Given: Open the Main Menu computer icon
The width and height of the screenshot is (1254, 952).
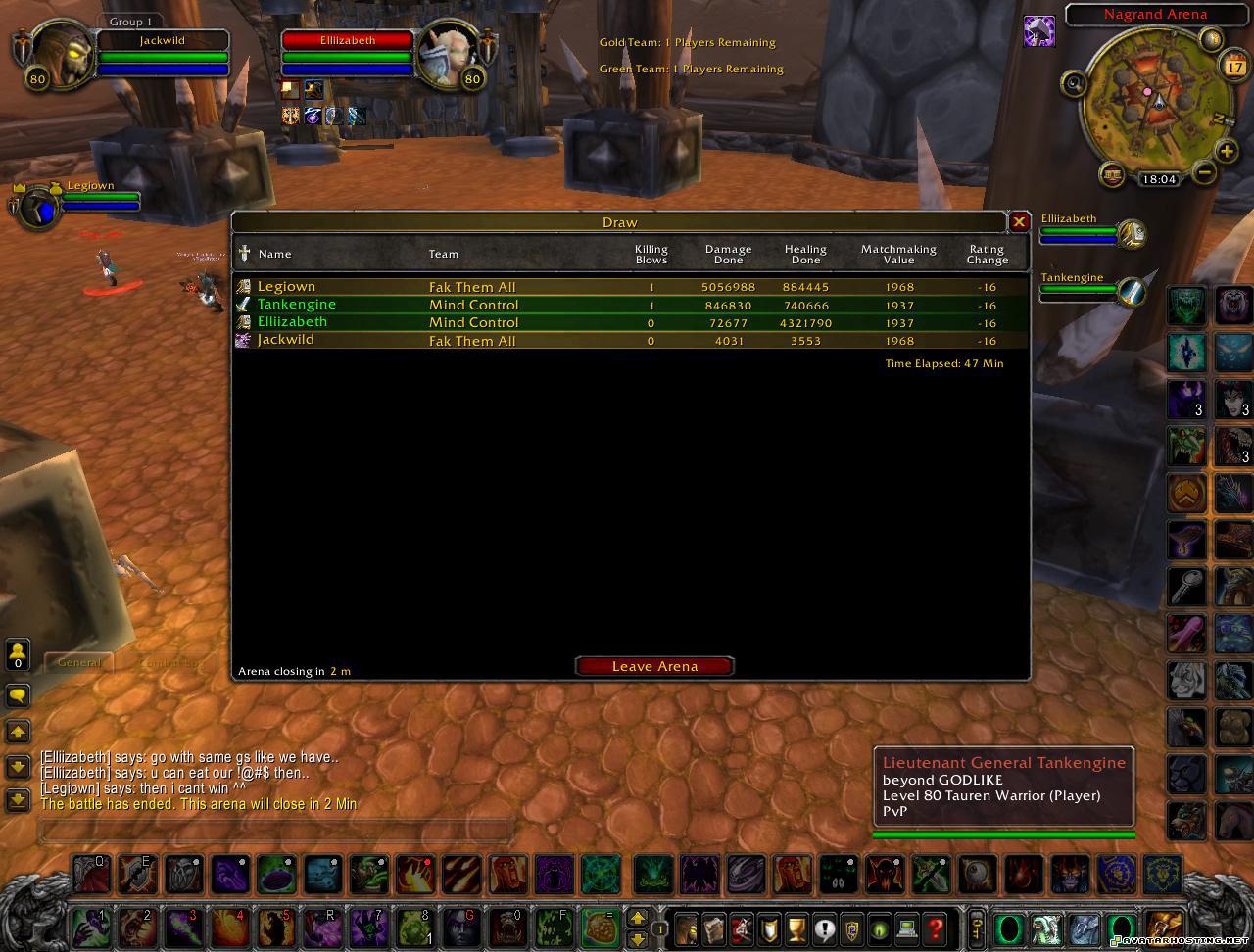Looking at the screenshot, I should [907, 928].
